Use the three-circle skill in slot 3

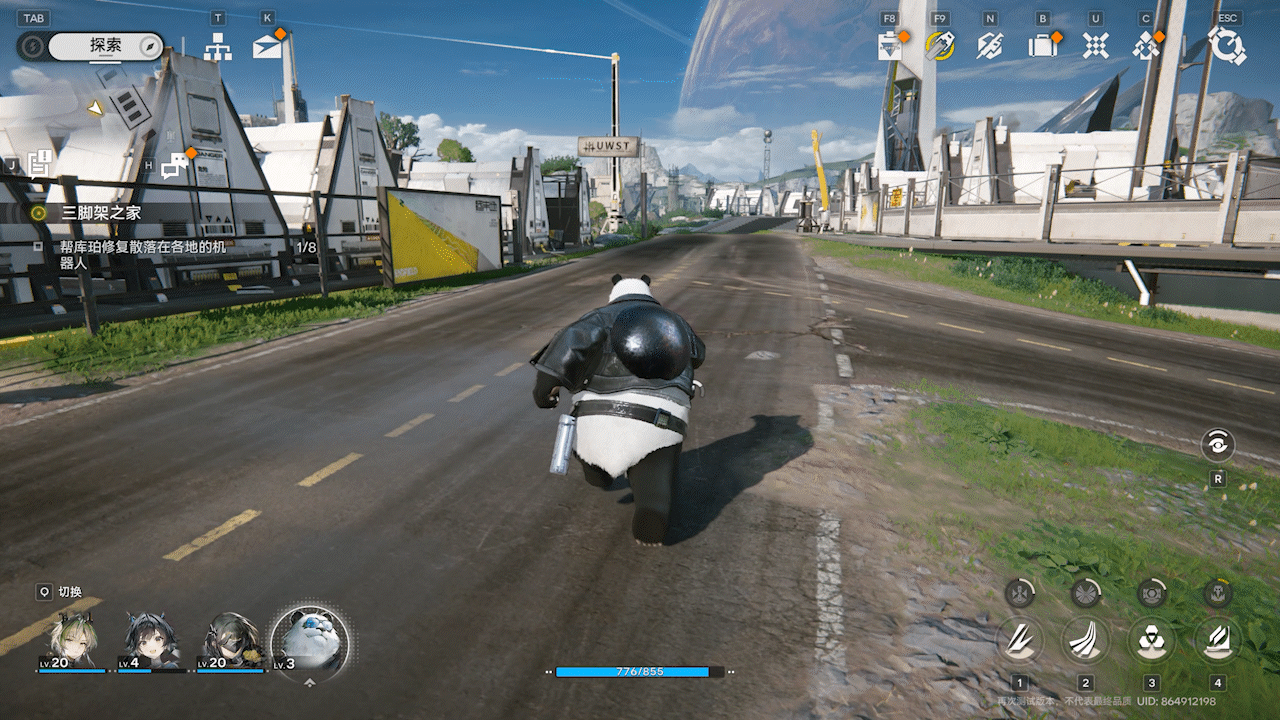[1152, 639]
